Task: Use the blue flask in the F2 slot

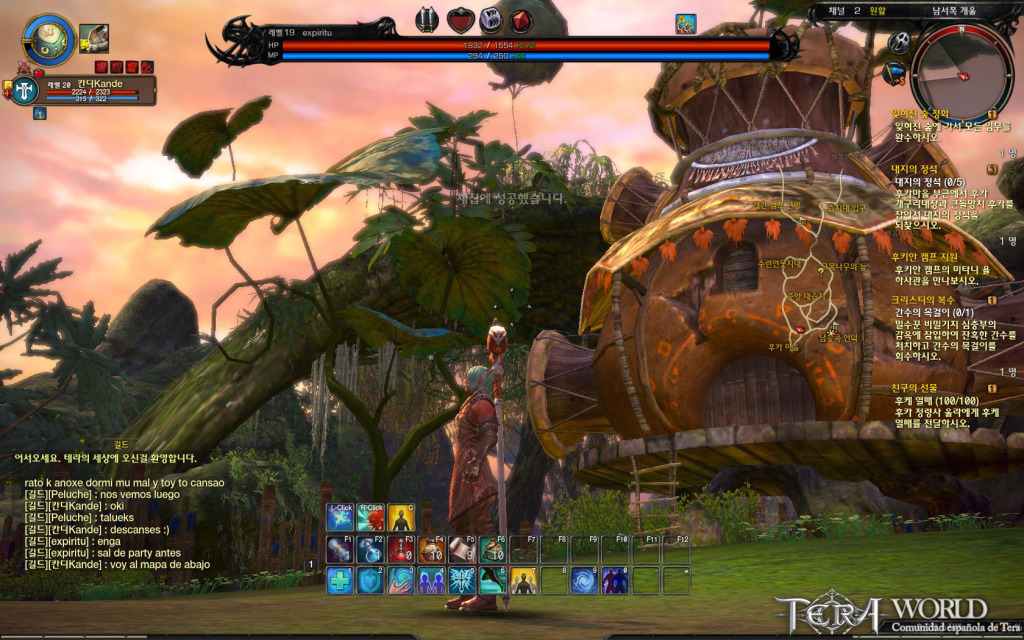Action: pos(371,549)
